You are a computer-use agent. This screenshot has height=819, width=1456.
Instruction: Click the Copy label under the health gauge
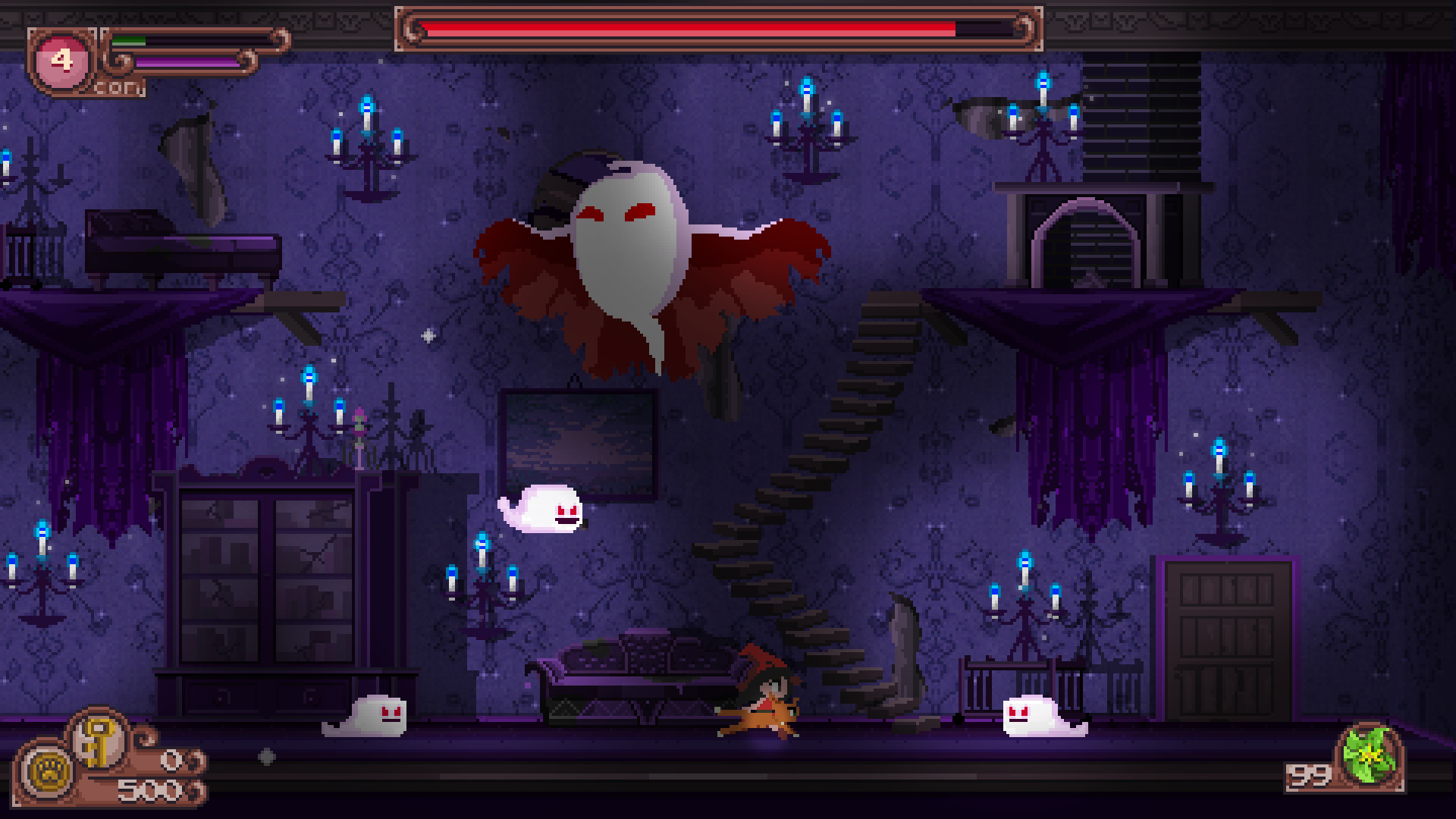[x=118, y=87]
